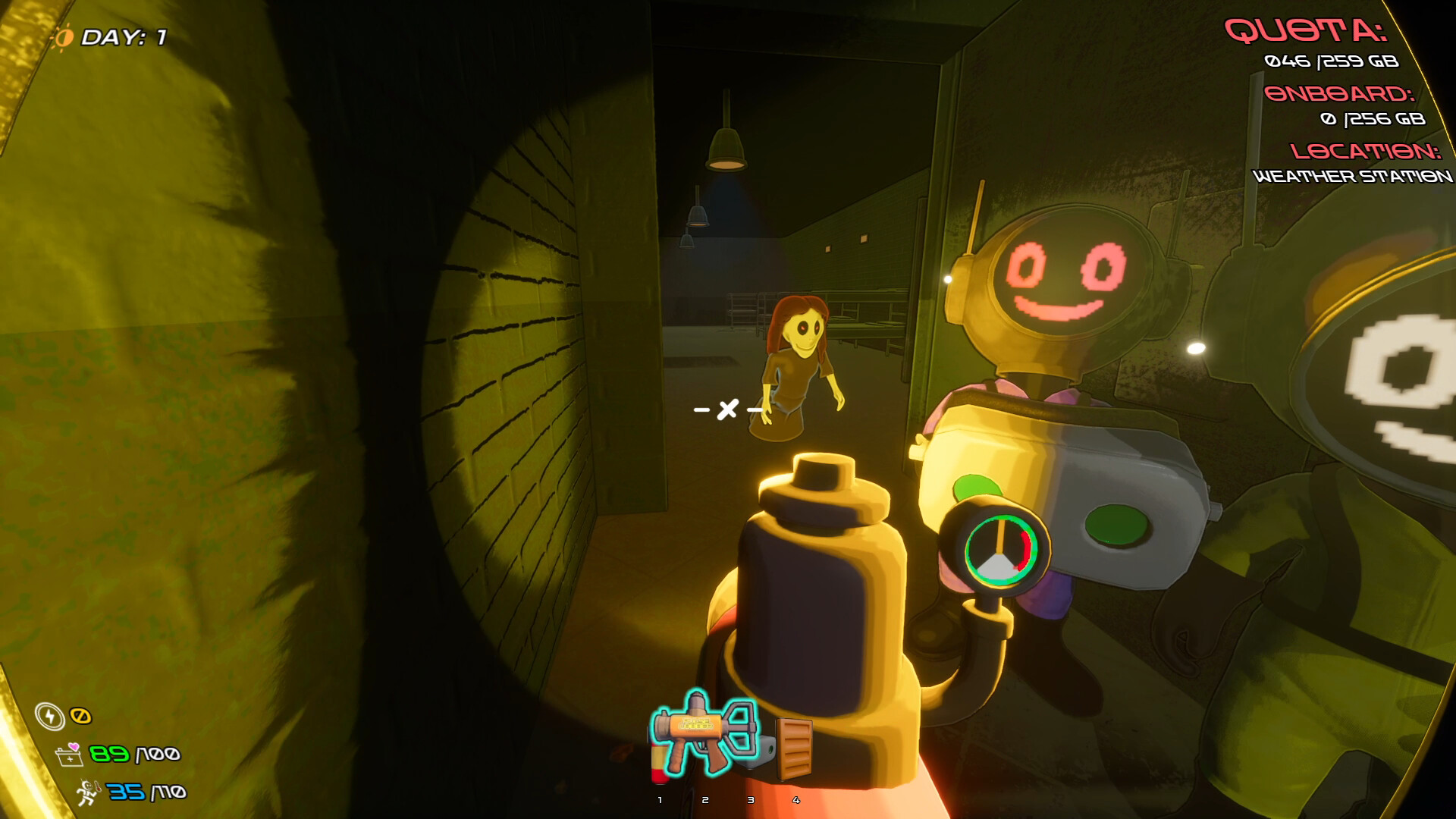1456x819 pixels.
Task: Click the lightning bolt power icon
Action: [x=51, y=717]
